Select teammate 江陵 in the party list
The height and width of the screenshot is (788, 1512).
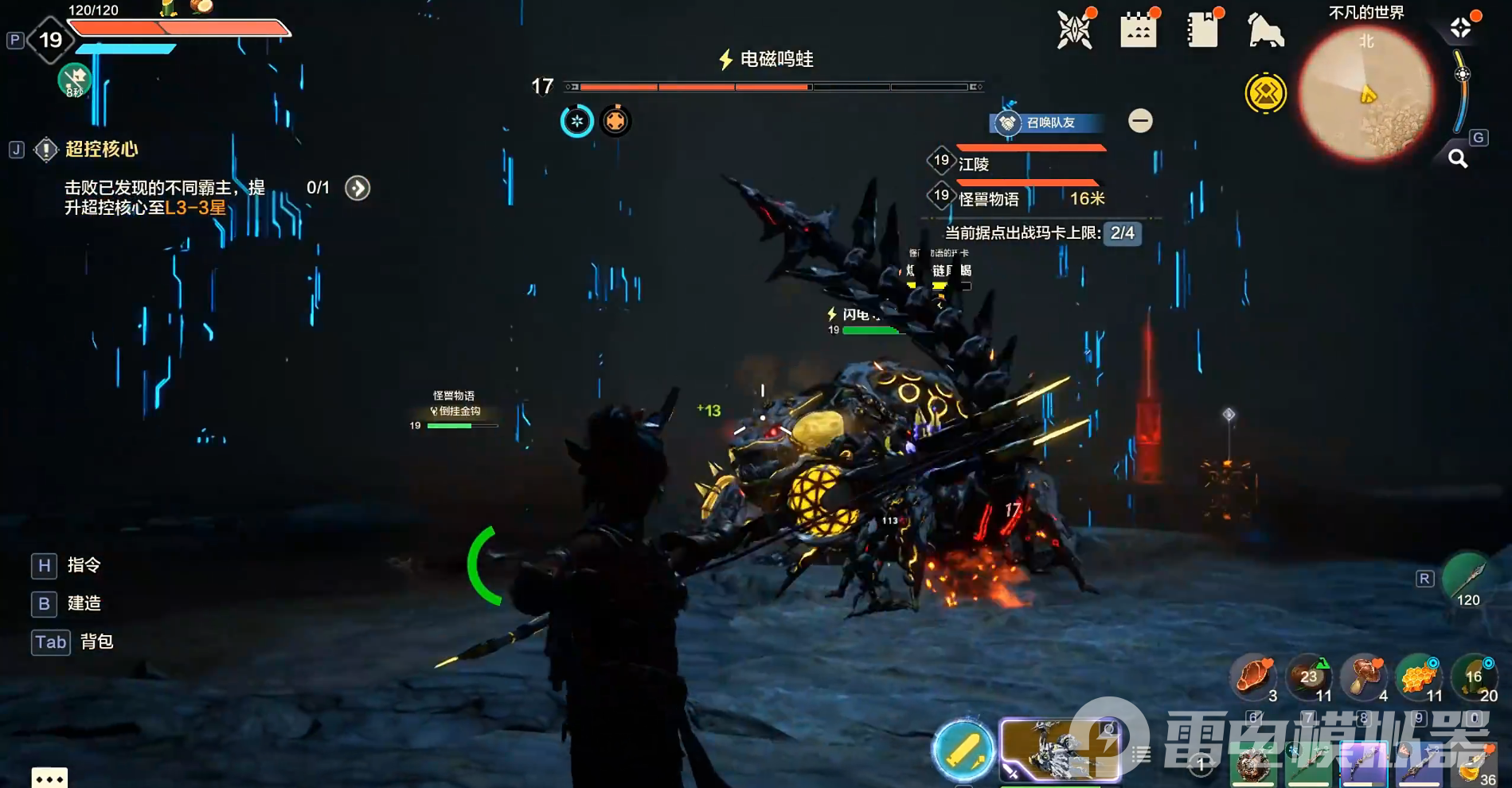pos(974,164)
